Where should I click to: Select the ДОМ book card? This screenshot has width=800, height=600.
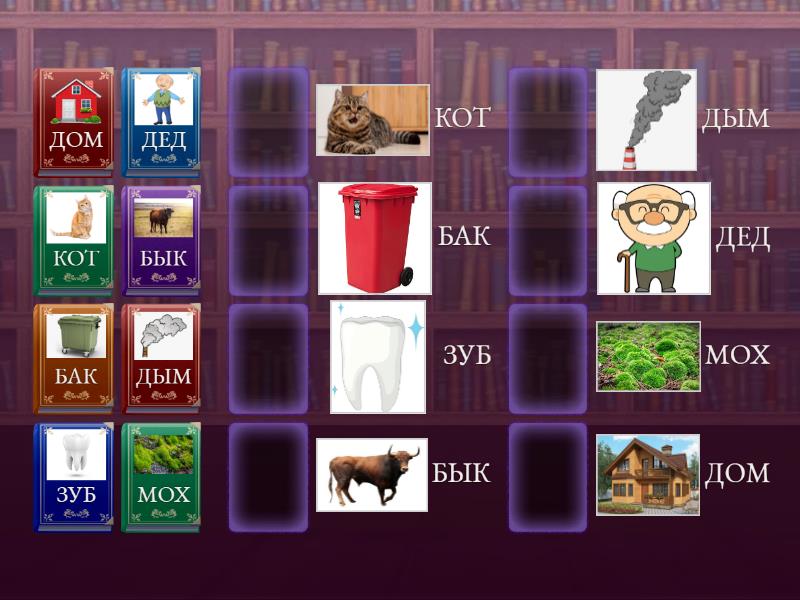point(74,122)
